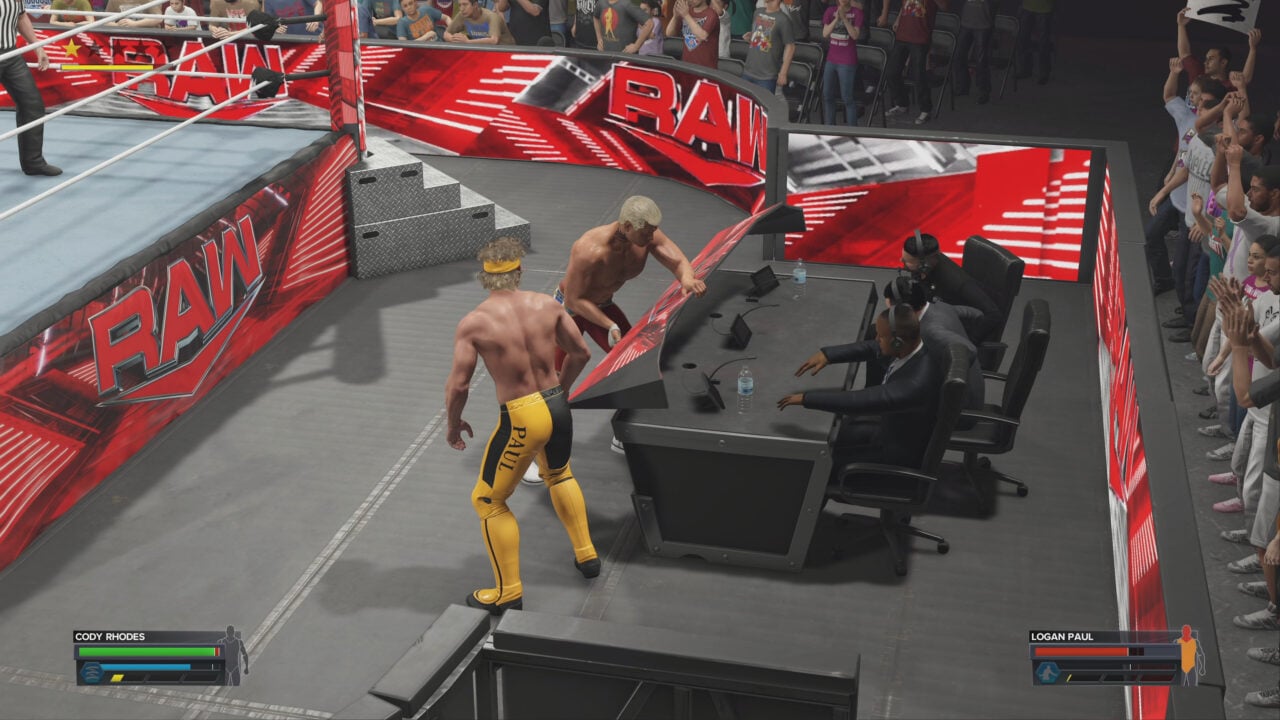The image size is (1280, 720).
Task: Select Cody Rhodes' yellow signature indicator
Action: point(118,678)
